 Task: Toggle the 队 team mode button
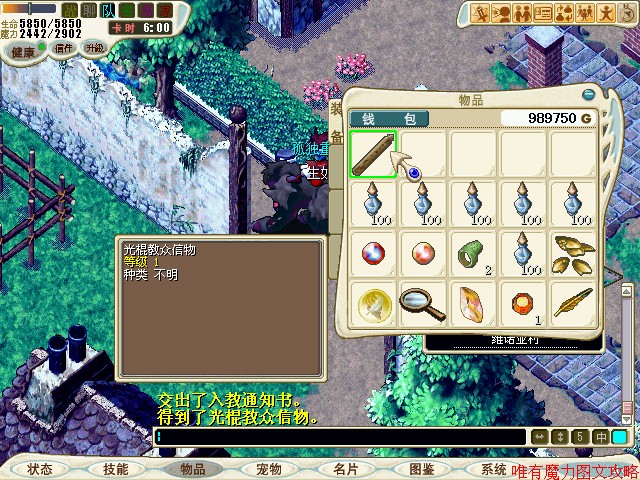coord(108,10)
